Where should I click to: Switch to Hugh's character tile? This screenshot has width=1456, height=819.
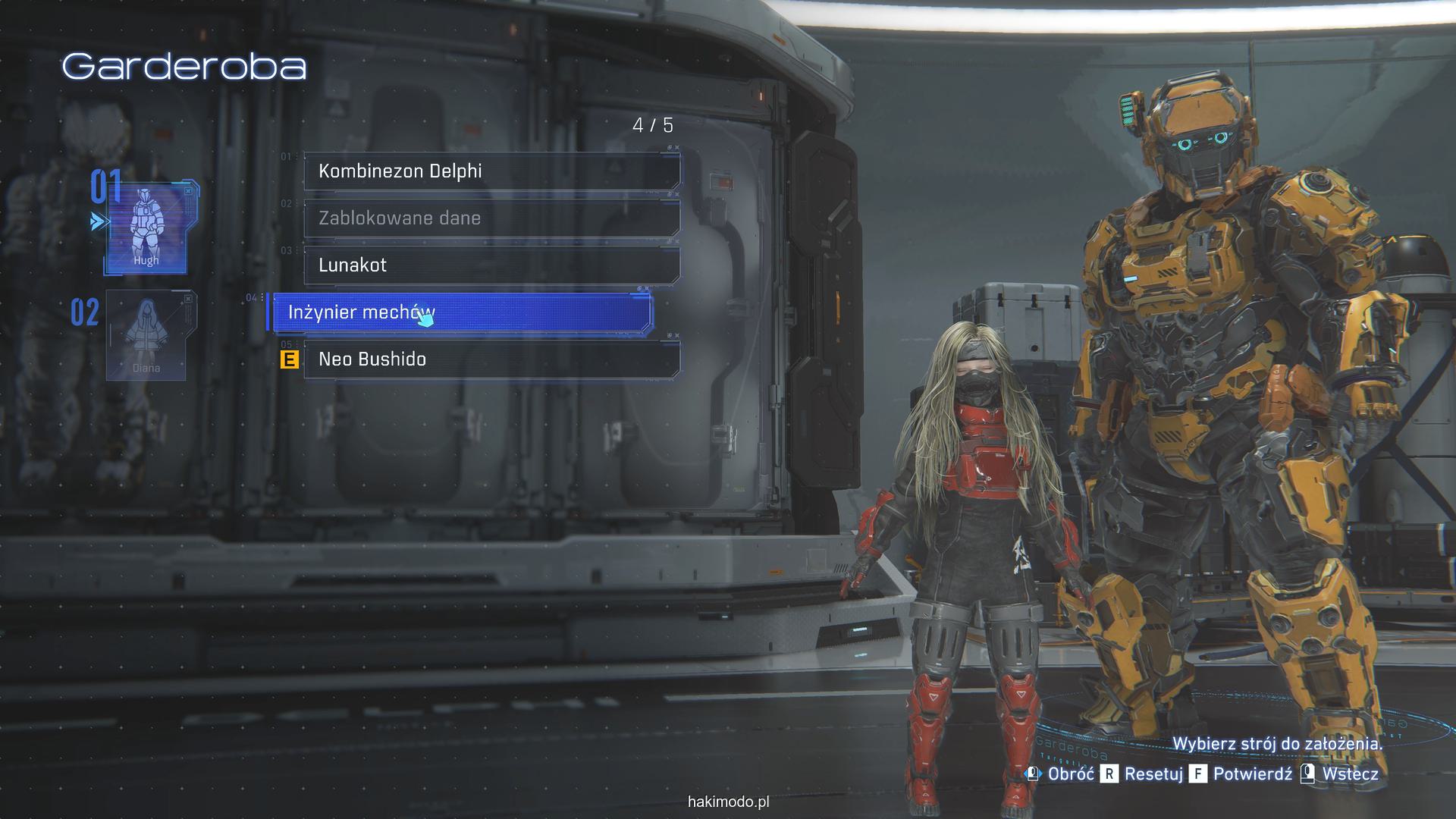tap(146, 227)
